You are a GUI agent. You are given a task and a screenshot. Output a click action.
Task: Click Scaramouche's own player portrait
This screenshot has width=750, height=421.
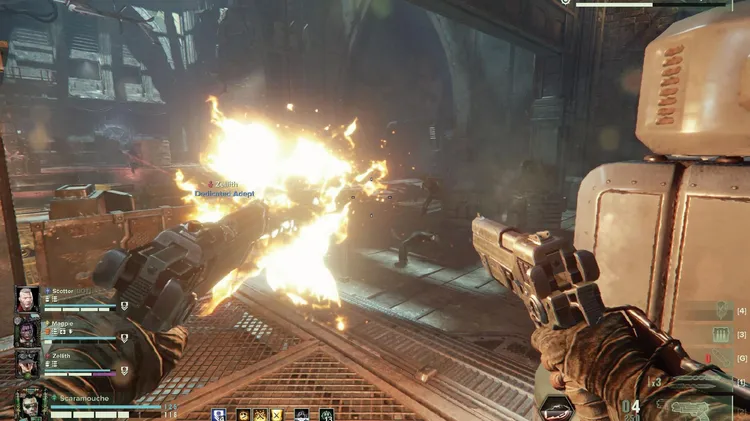[29, 404]
